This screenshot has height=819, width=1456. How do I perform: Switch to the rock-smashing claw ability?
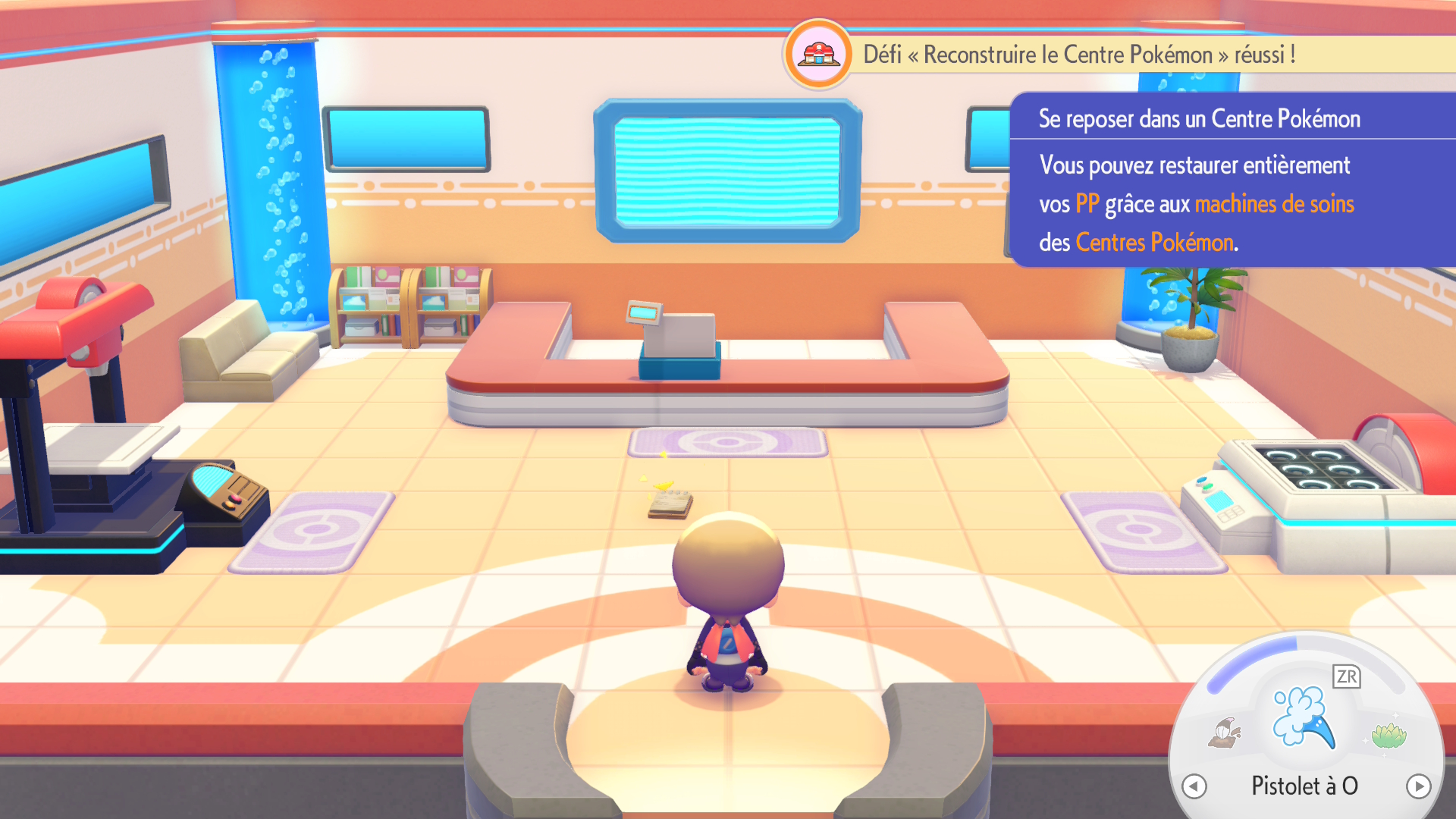pyautogui.click(x=1225, y=733)
